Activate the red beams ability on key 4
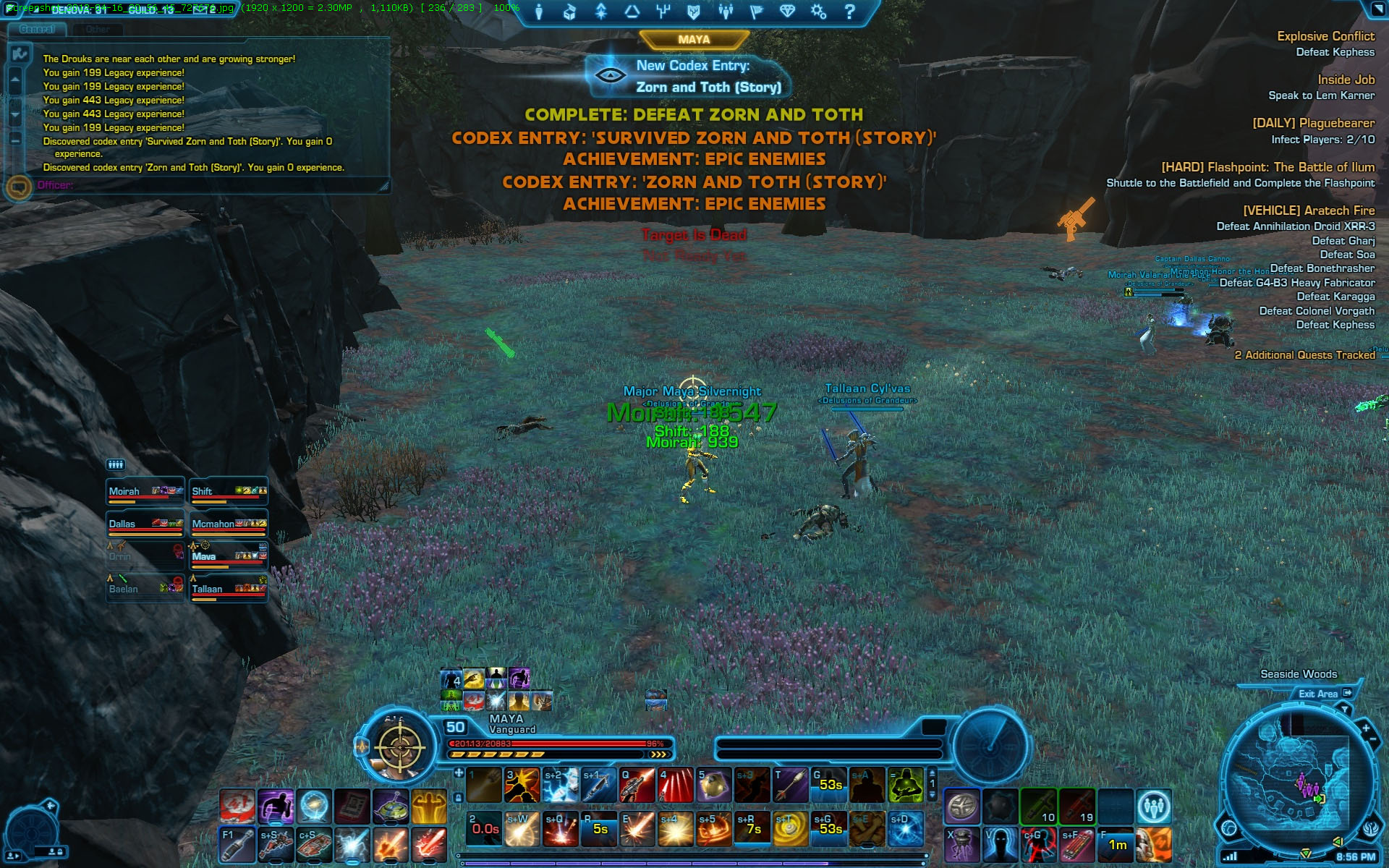Viewport: 1389px width, 868px height. pyautogui.click(x=675, y=786)
